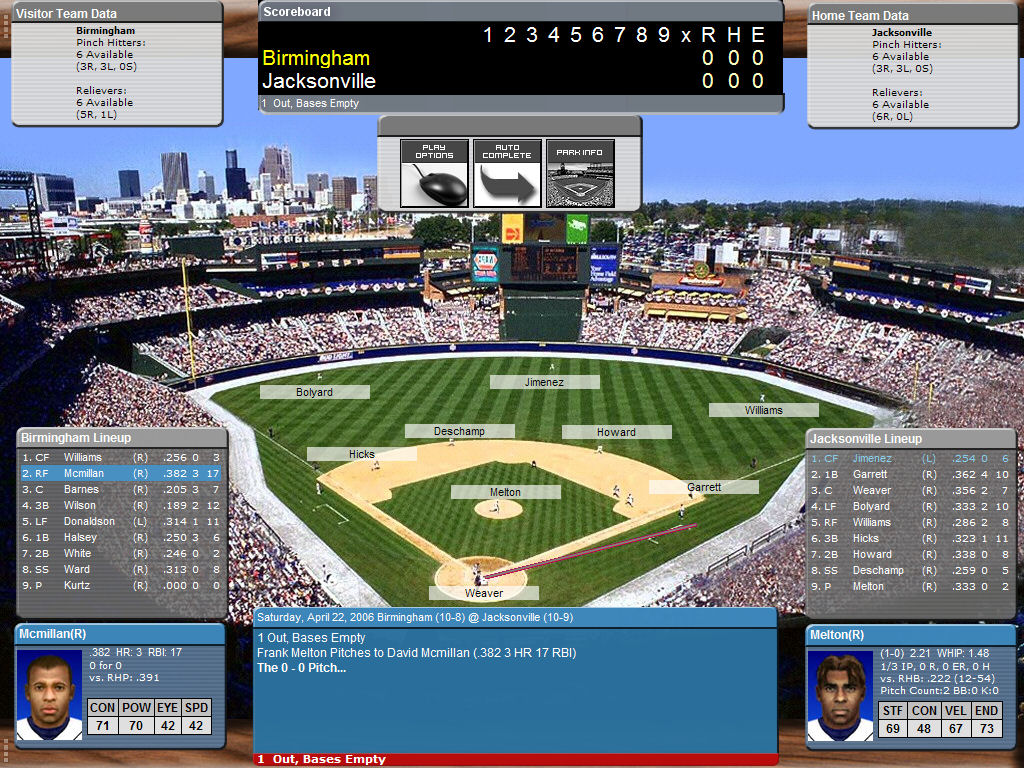Viewport: 1024px width, 768px height.
Task: Open the Visitor Team Data panel
Action: click(117, 14)
